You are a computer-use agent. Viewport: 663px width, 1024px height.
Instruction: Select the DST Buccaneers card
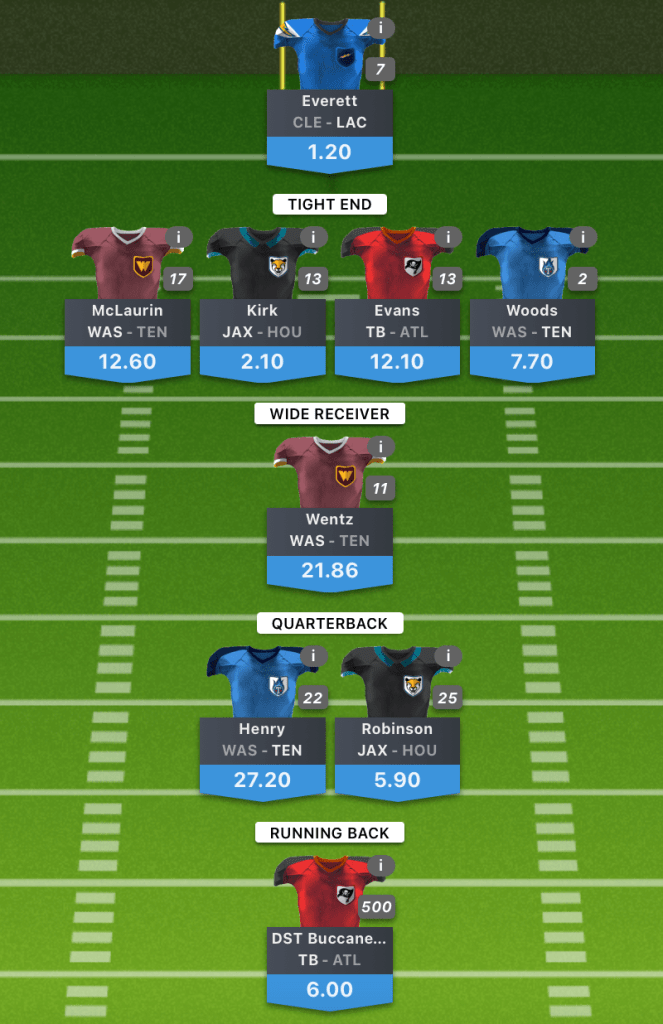(330, 950)
